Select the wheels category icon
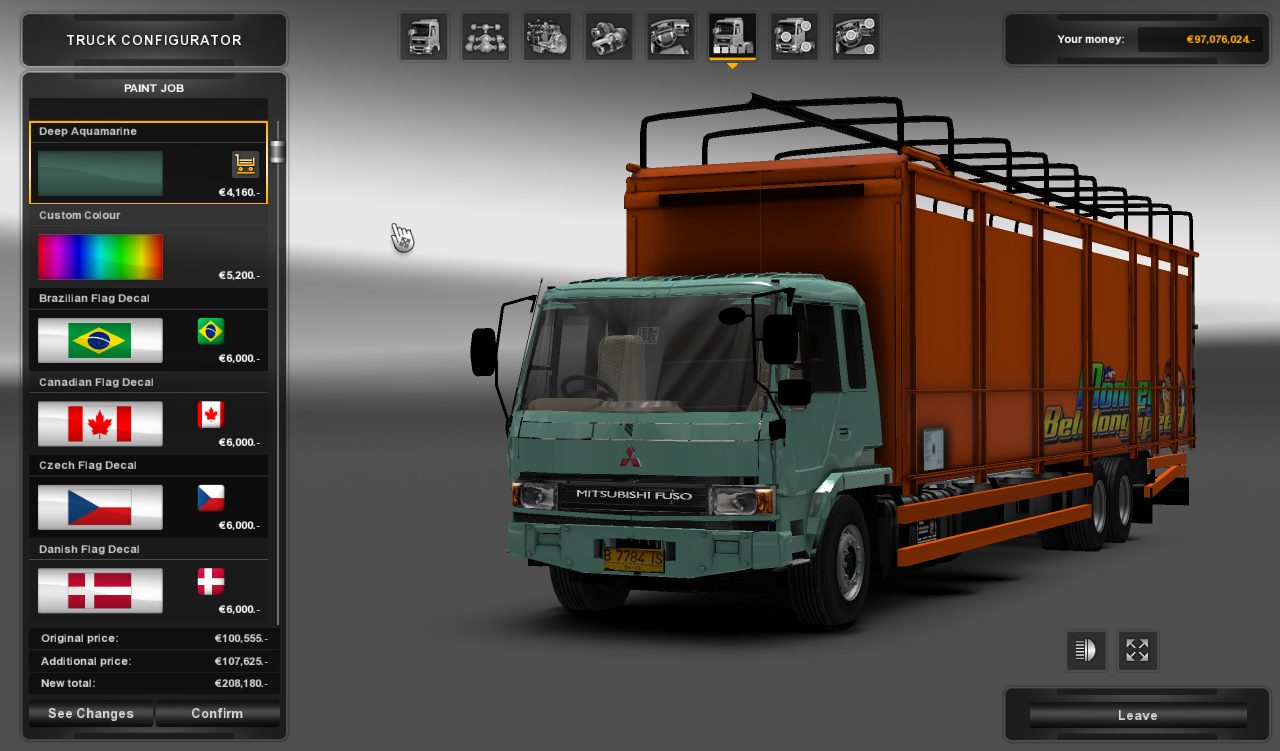 click(x=794, y=35)
